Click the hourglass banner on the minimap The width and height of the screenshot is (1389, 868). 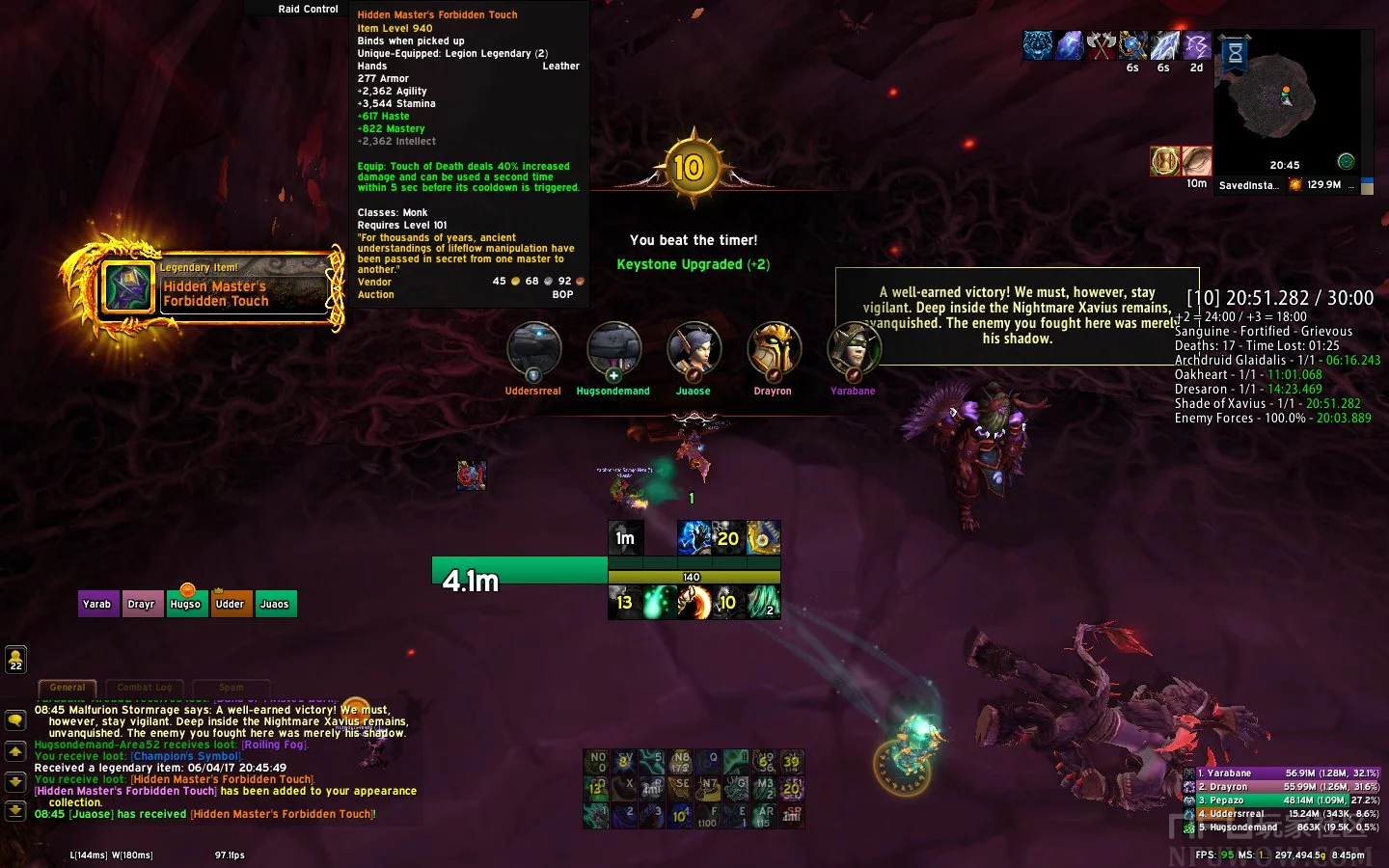1235,54
